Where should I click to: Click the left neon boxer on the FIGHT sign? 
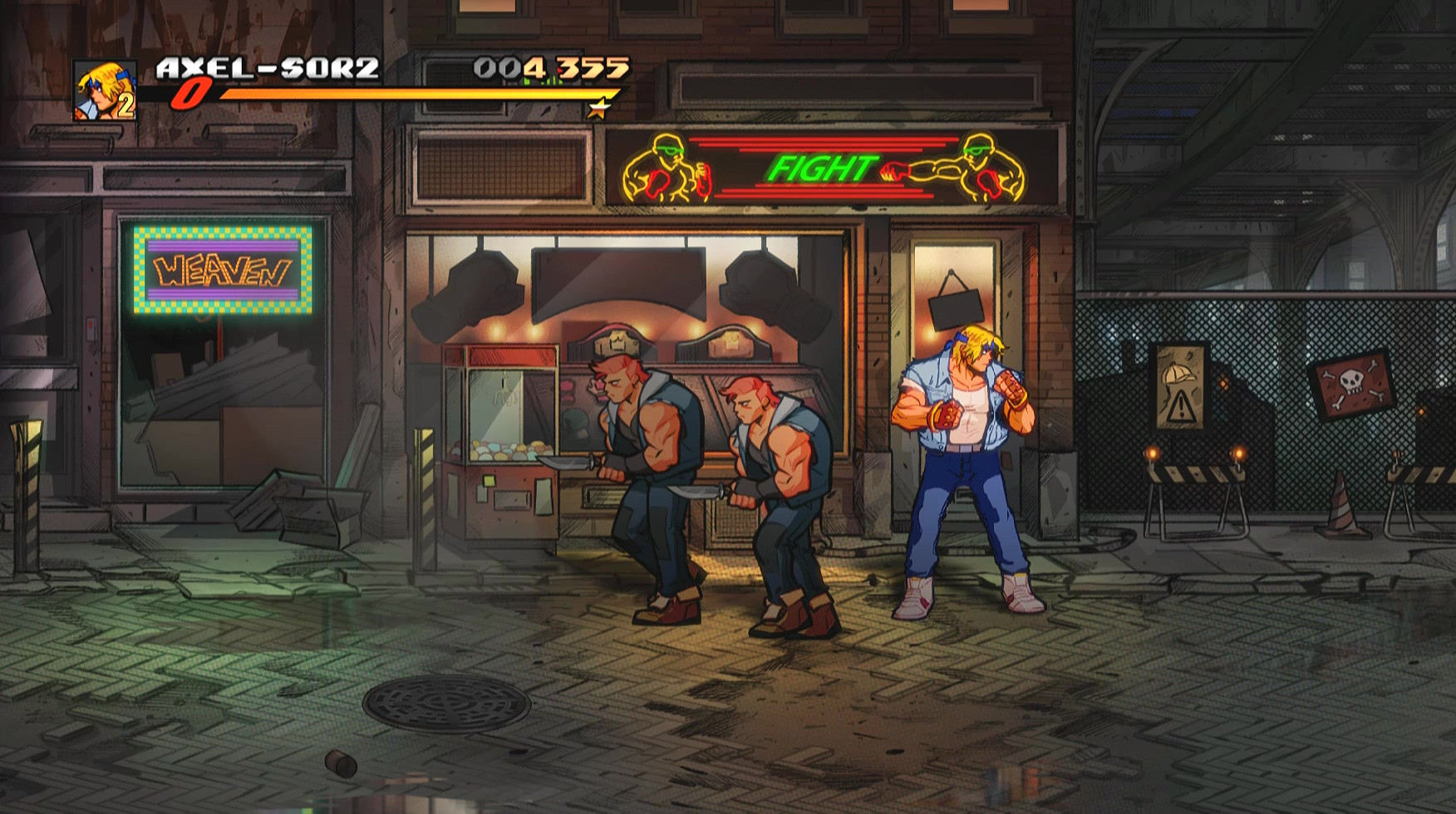click(x=665, y=166)
